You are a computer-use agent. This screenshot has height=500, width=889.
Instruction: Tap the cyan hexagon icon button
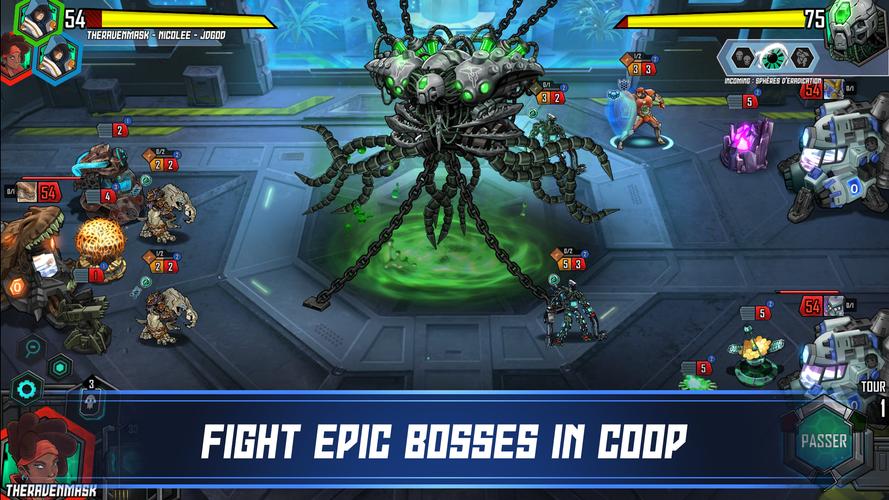click(60, 367)
